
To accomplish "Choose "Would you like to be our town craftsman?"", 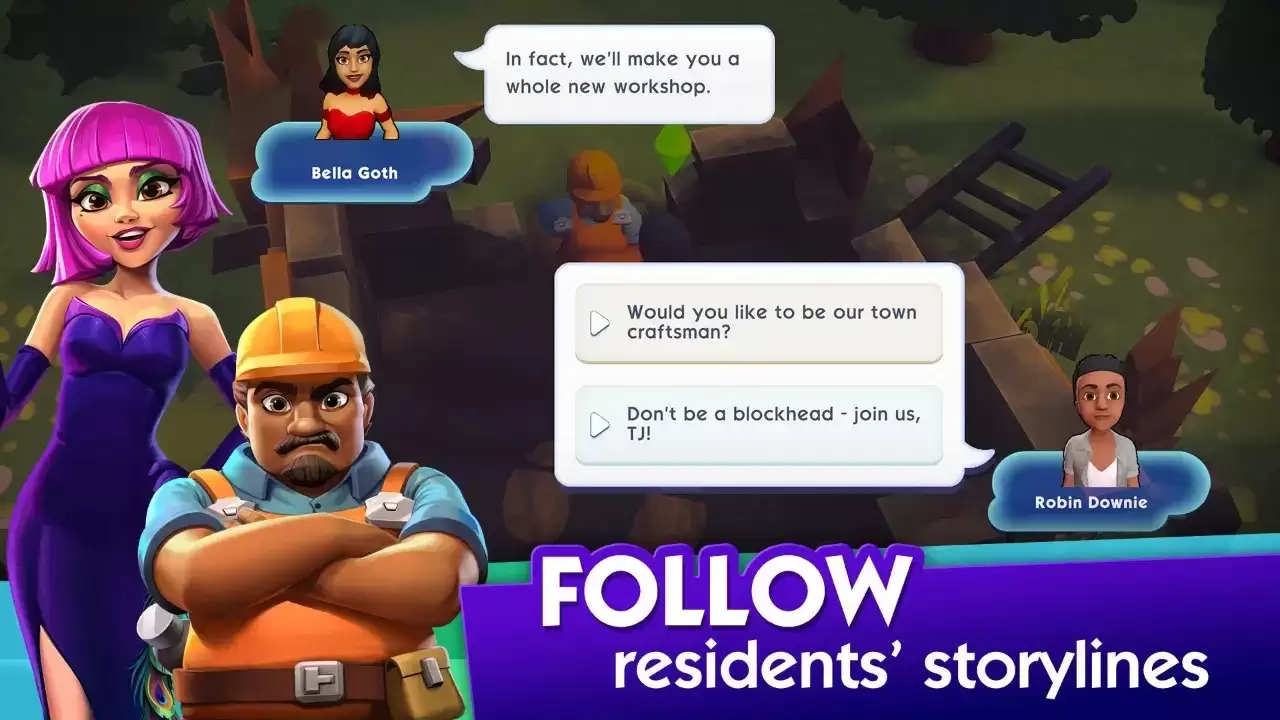I will tap(758, 323).
